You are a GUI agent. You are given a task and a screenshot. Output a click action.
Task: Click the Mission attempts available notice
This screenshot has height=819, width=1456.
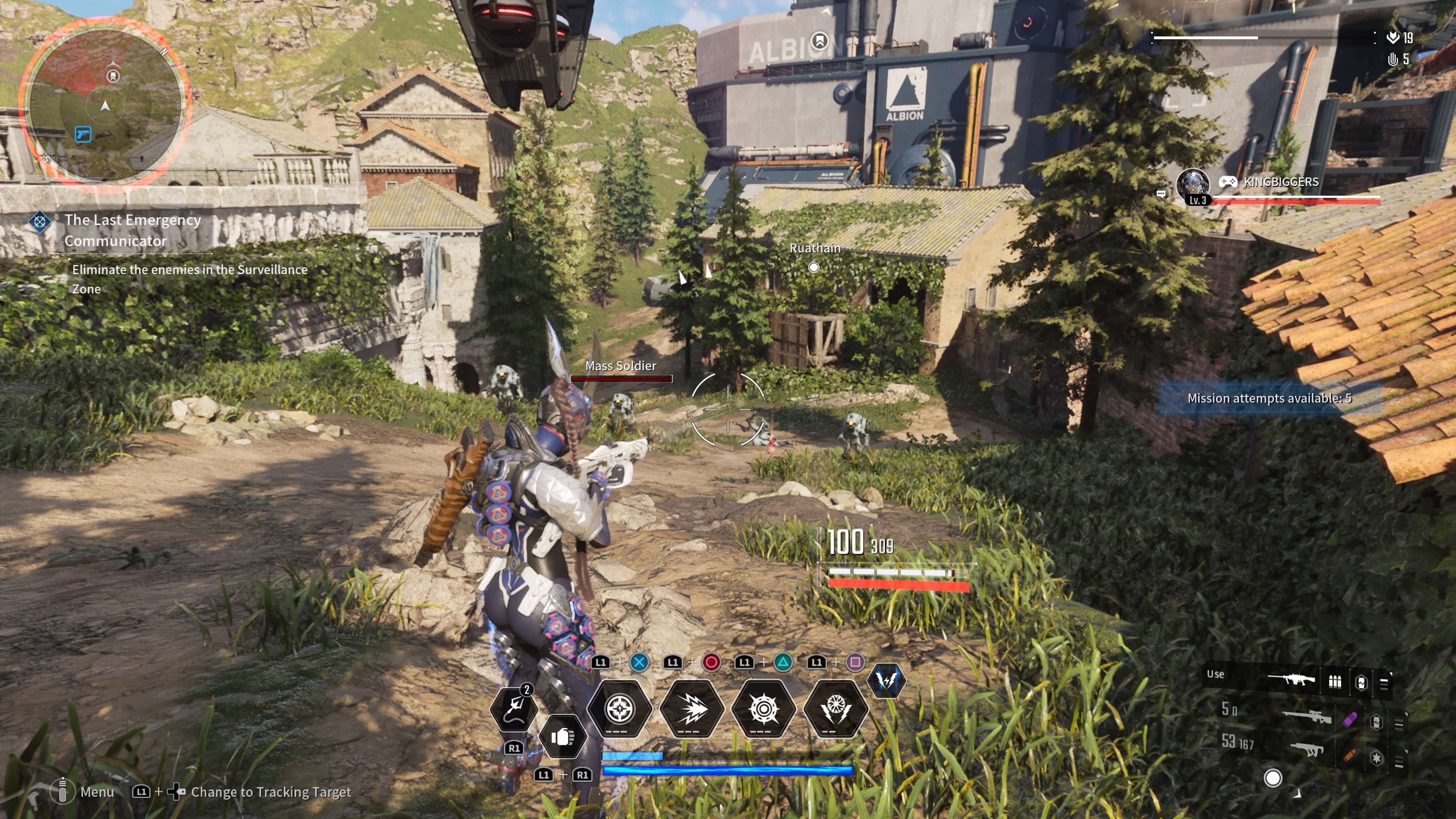(x=1269, y=398)
